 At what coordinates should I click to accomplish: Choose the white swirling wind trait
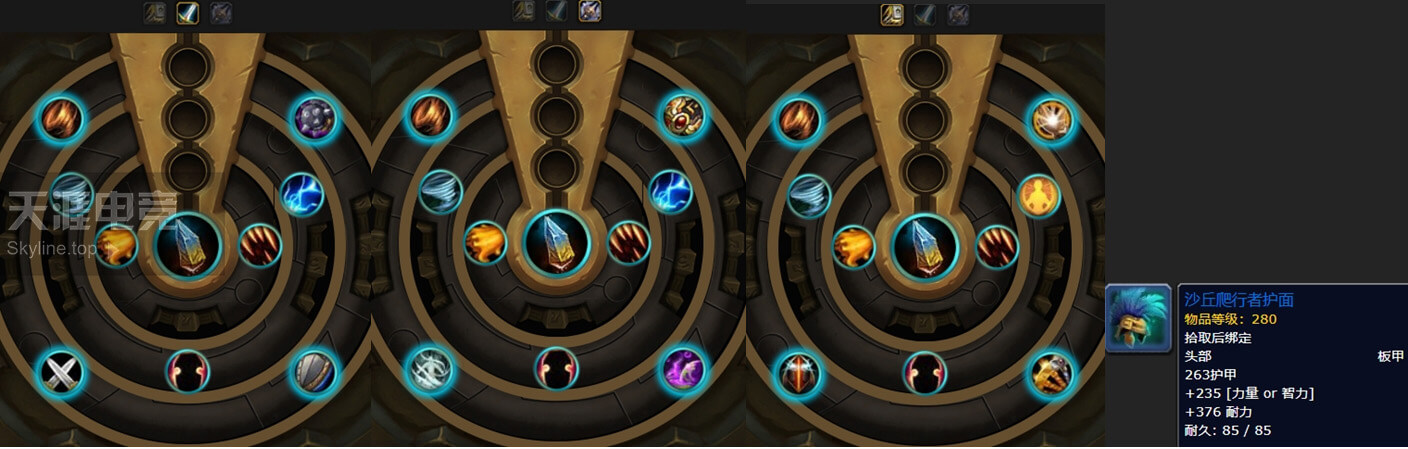coord(430,371)
